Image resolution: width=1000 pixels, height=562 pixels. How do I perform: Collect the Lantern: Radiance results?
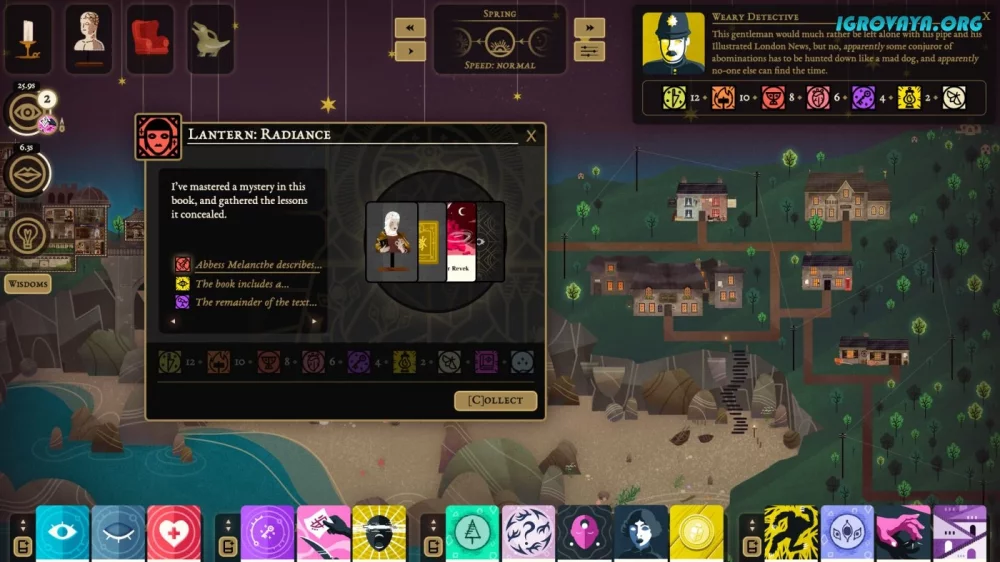495,400
